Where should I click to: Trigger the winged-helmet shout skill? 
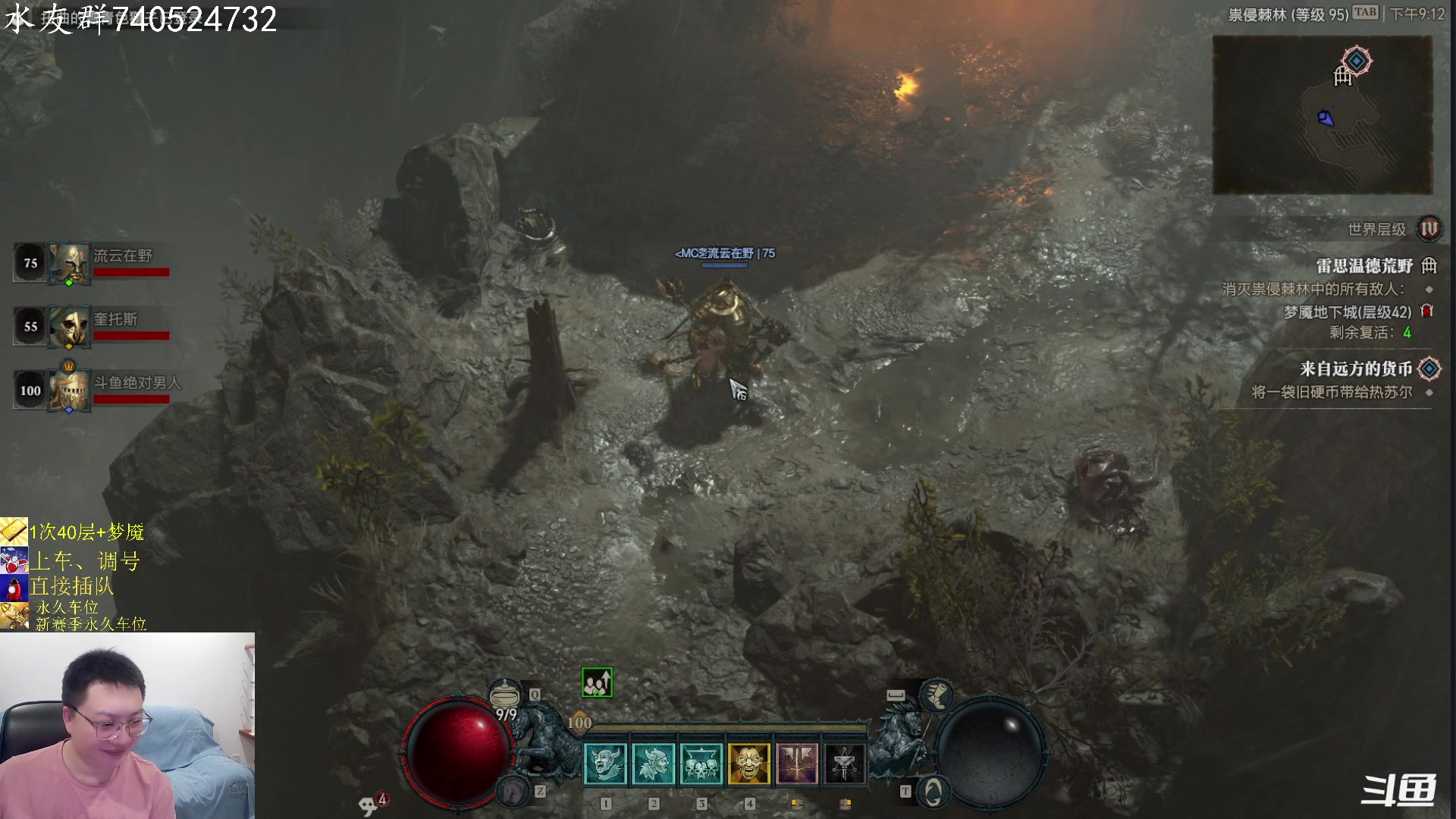coord(653,764)
